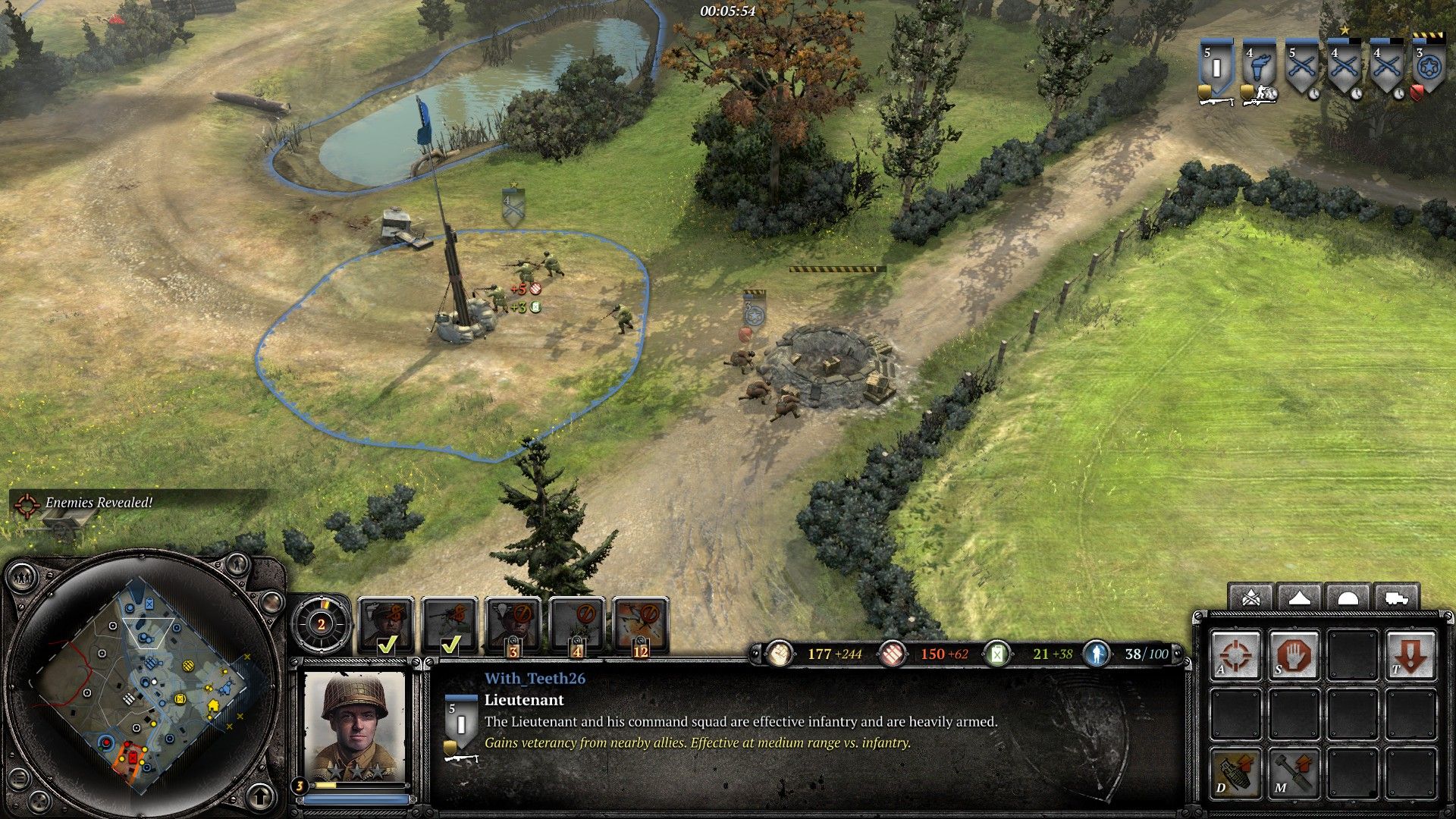Activate the Attack Move crosshair command
1456x819 pixels.
tap(1236, 654)
